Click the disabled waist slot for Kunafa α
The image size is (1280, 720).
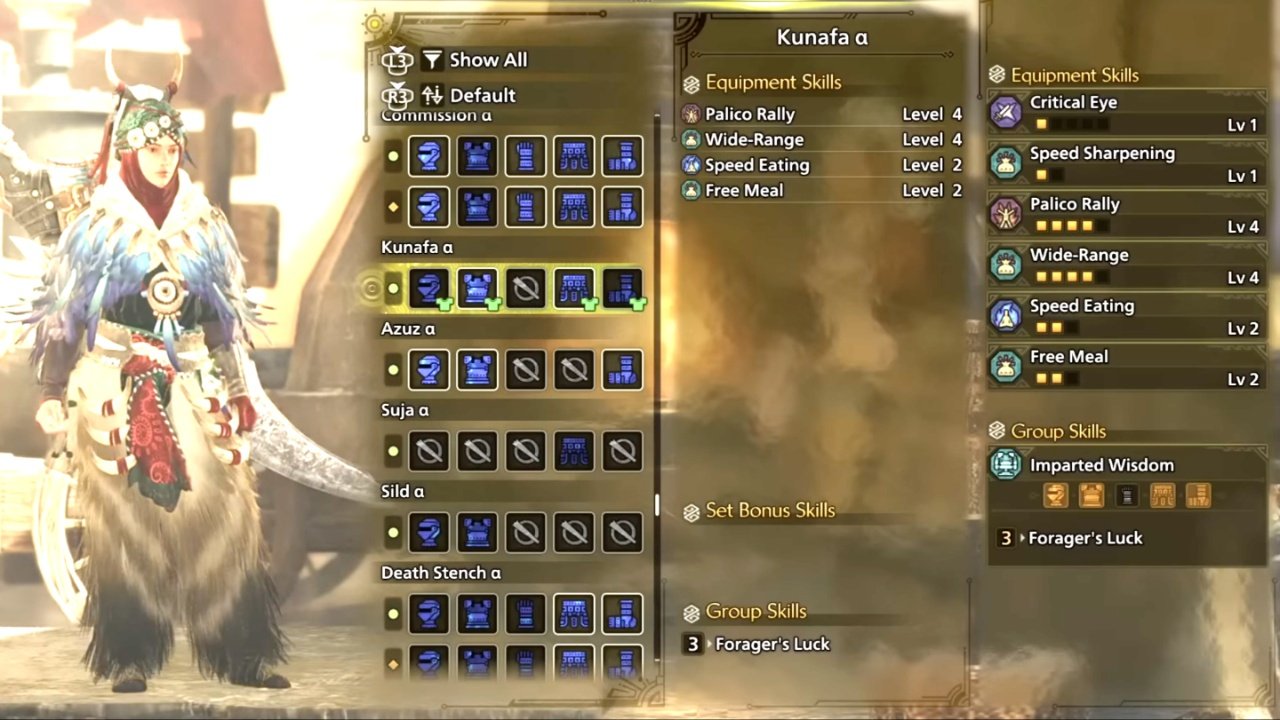coord(525,288)
